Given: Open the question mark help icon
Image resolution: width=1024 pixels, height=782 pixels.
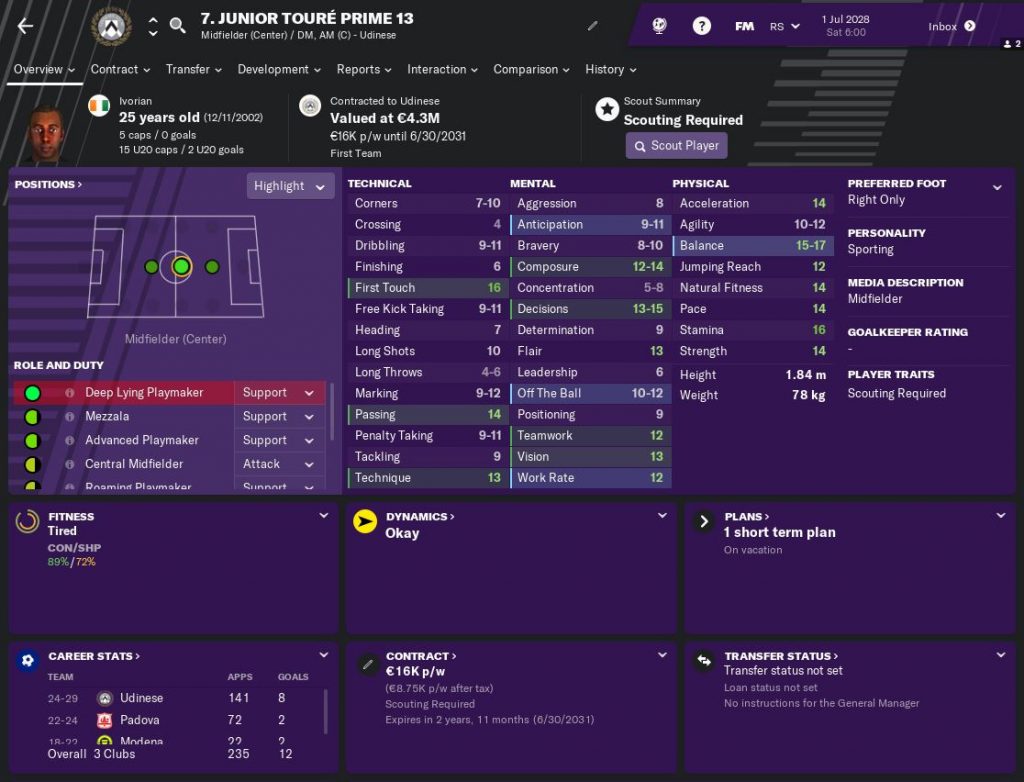Looking at the screenshot, I should [x=702, y=26].
